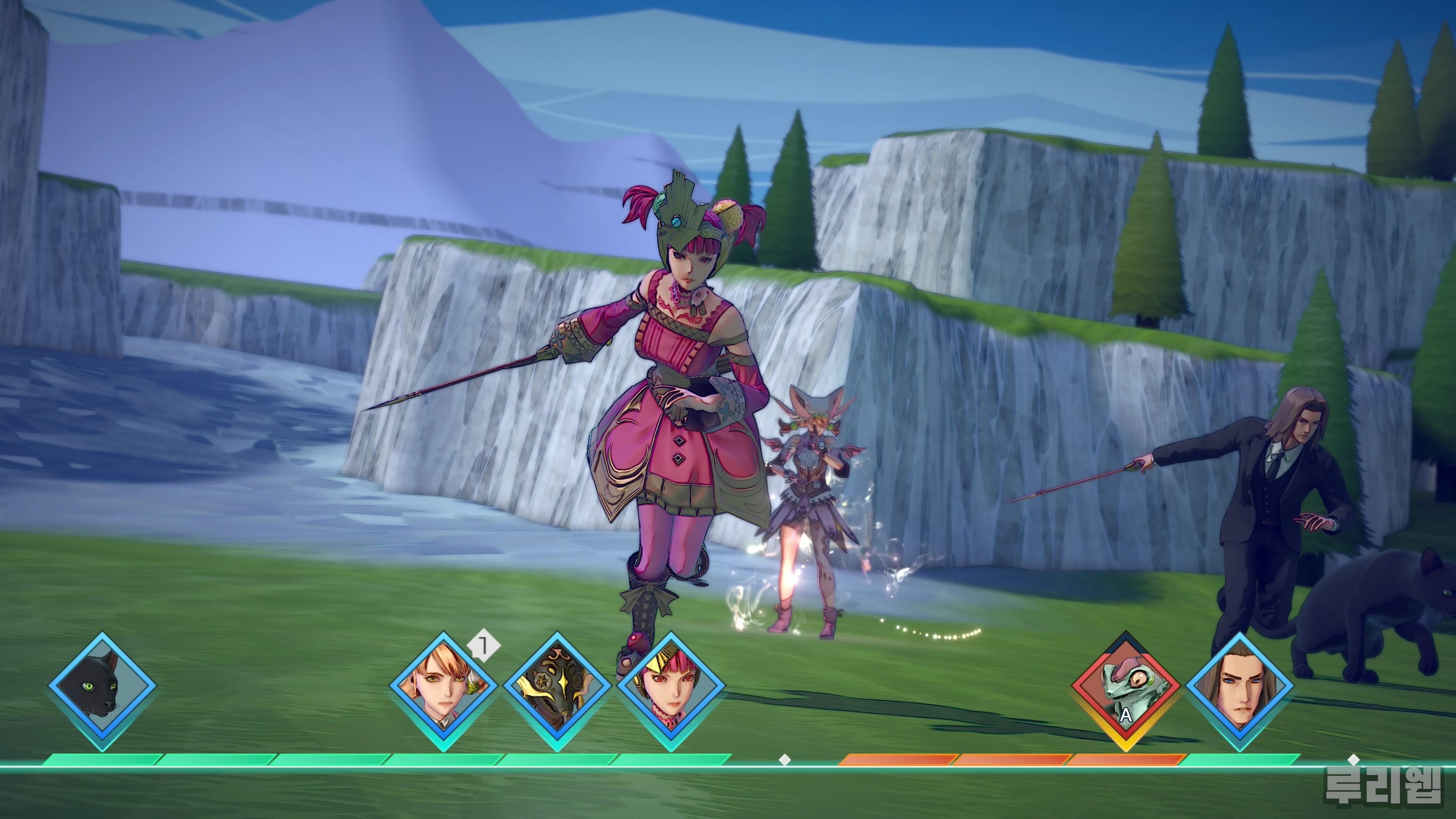The height and width of the screenshot is (819, 1456).
Task: Pick the long-haired man turn portrait
Action: click(1239, 690)
